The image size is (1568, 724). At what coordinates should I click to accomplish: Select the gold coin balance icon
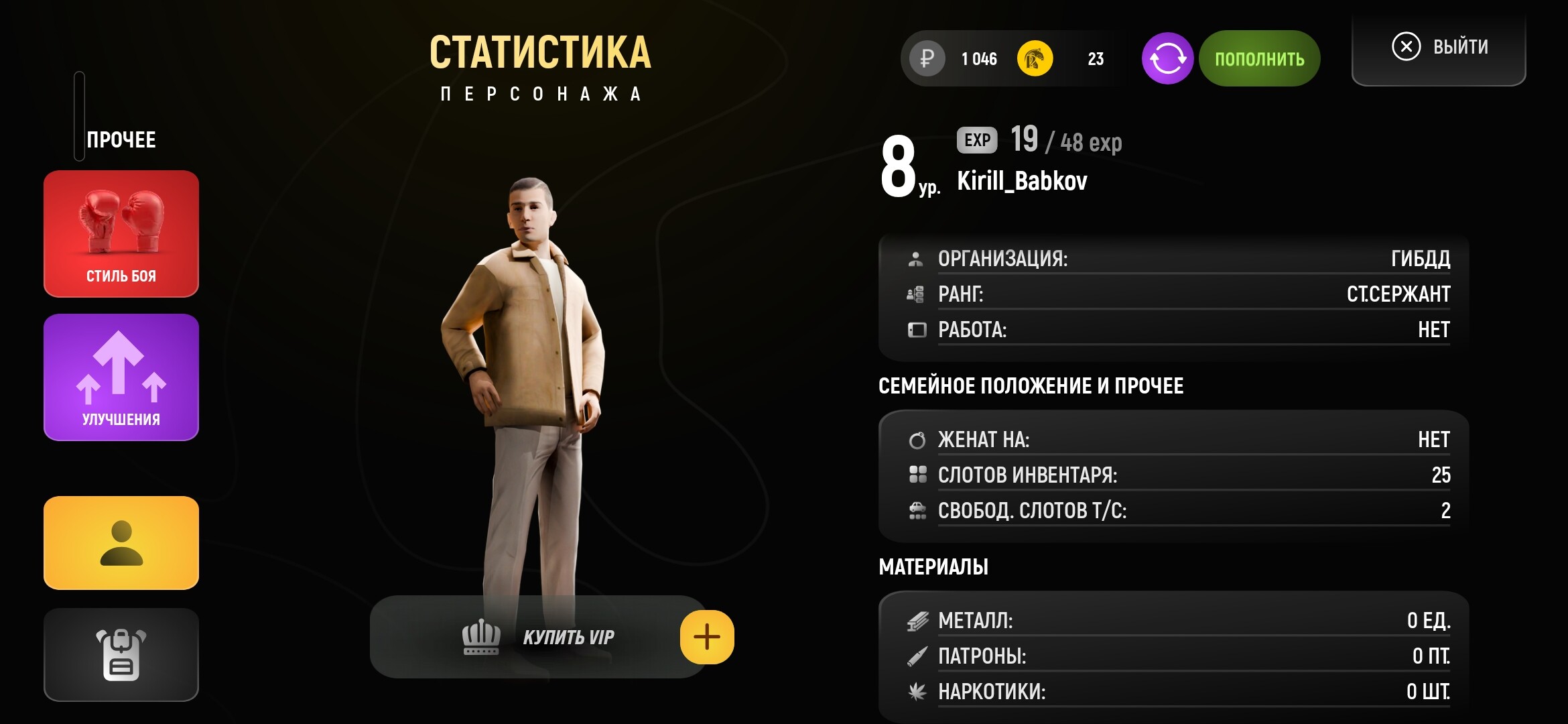tap(1037, 59)
